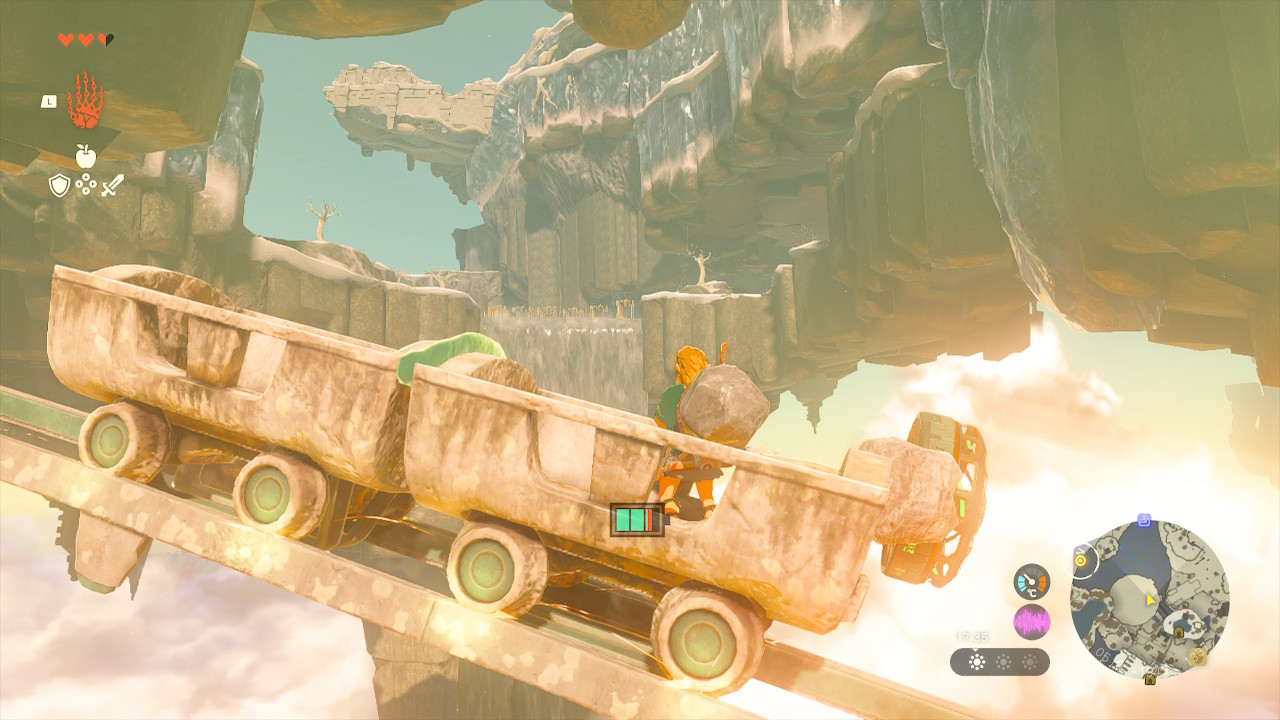Click the yellow player arrow on the minimap

coord(1150,601)
